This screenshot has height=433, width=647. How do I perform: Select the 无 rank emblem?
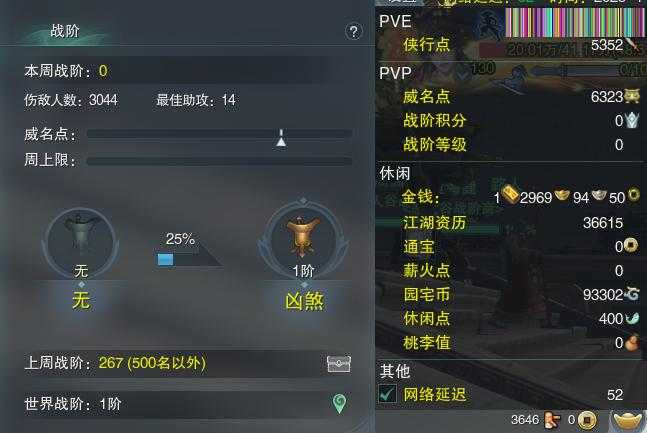click(x=81, y=242)
